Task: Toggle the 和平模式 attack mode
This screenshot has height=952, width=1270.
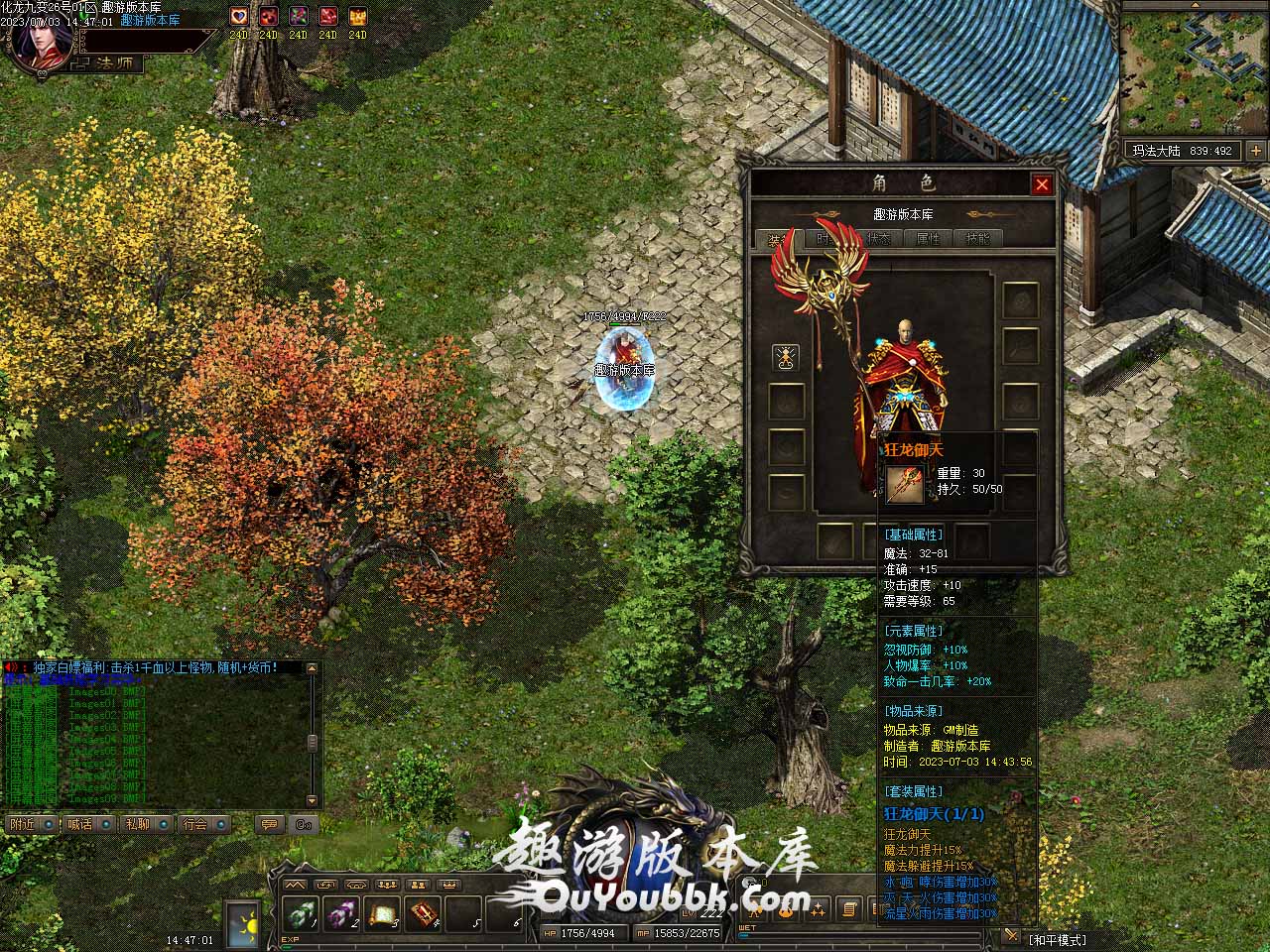Action: 1057,939
